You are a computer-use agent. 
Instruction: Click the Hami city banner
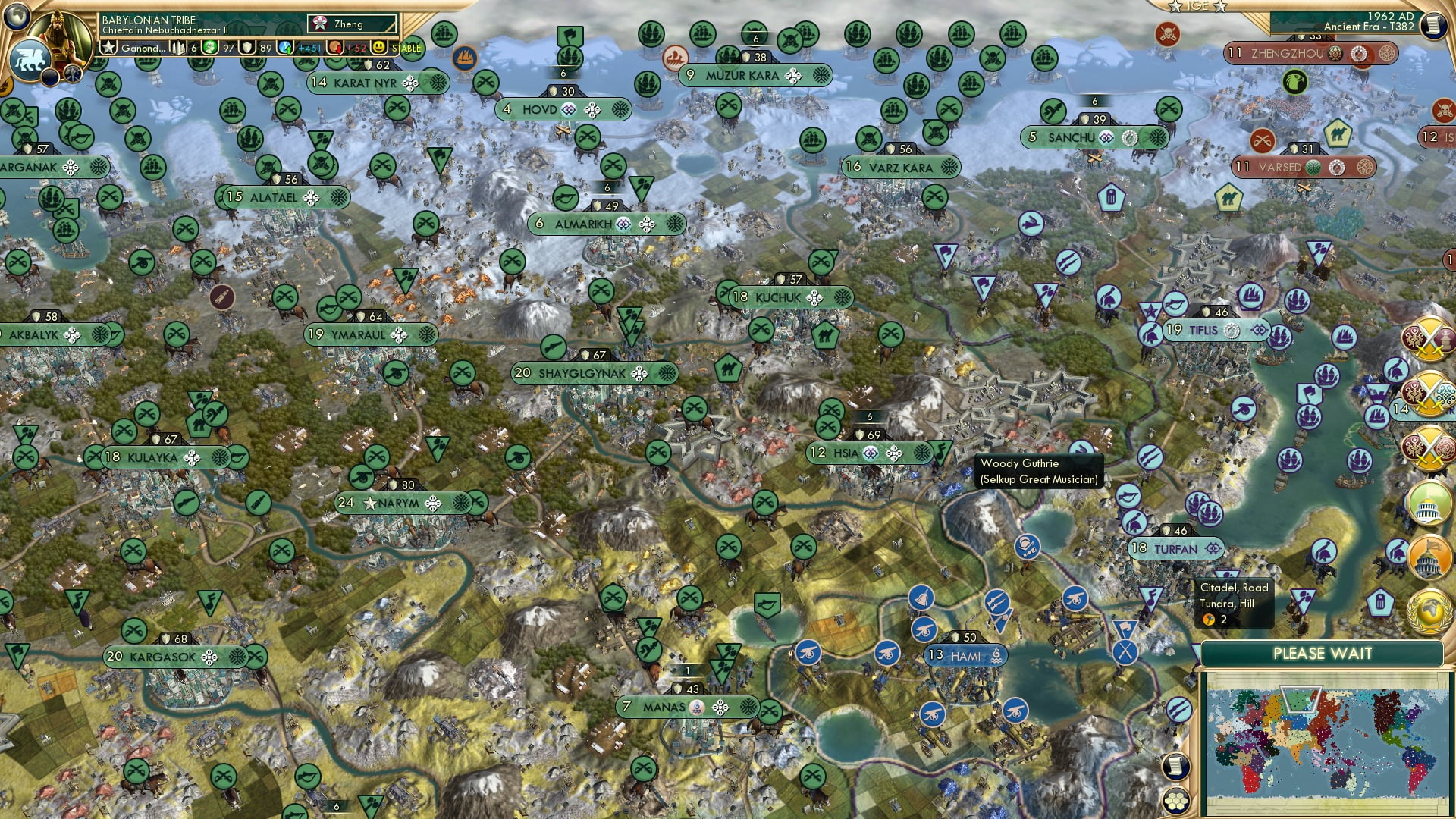965,656
